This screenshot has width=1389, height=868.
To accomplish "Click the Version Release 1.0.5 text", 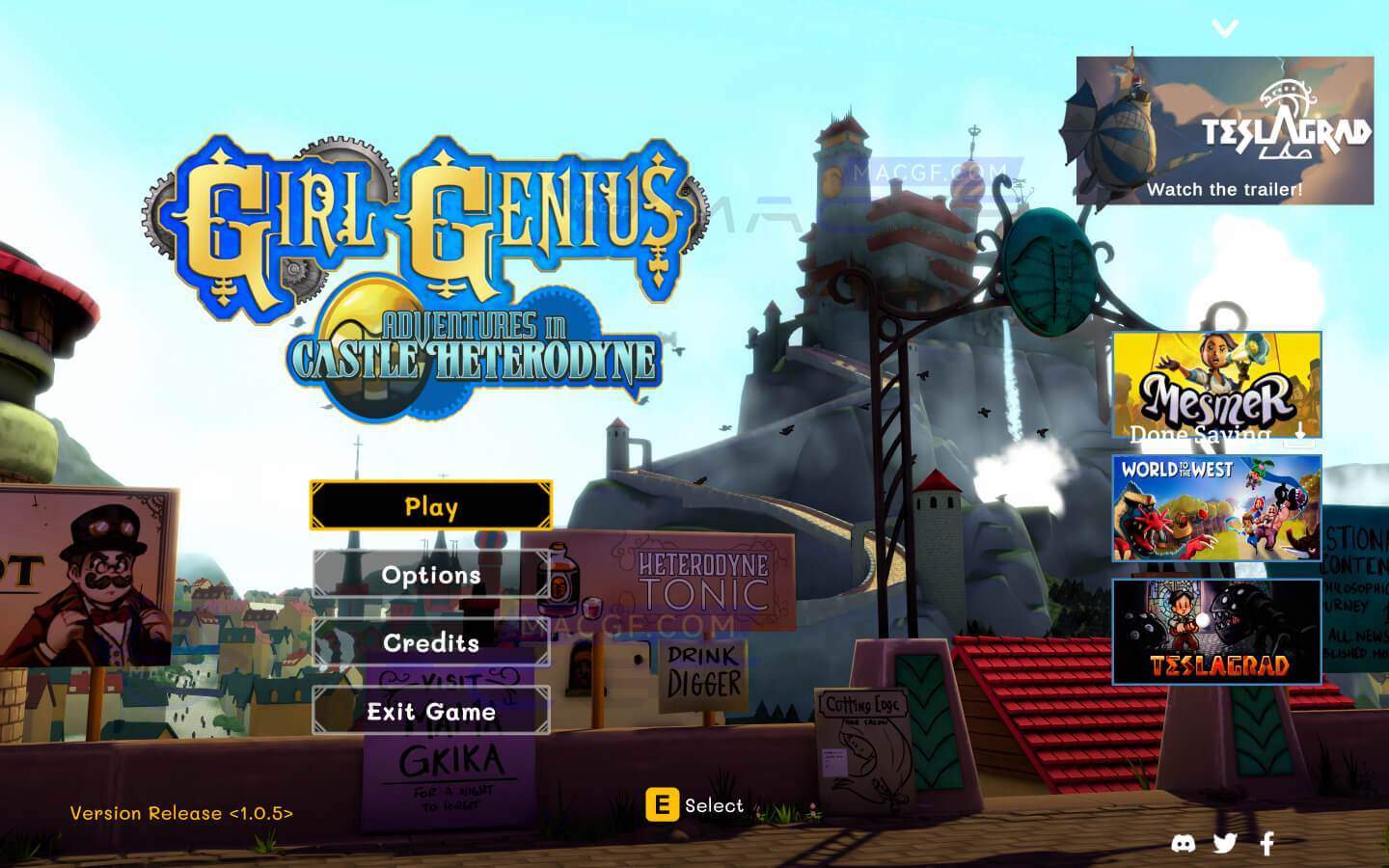I will pos(183,813).
